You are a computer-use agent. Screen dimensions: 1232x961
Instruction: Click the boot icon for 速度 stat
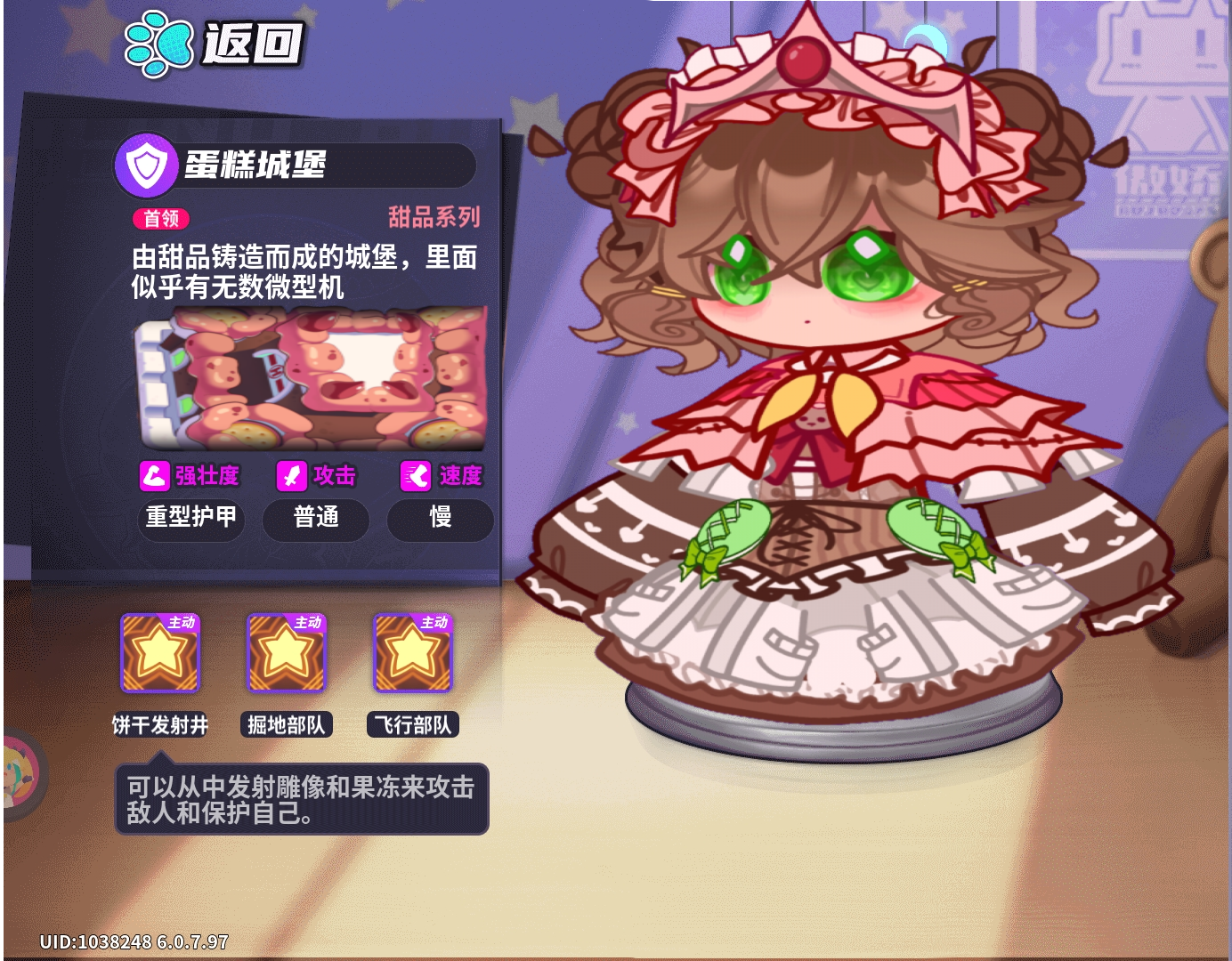[413, 475]
